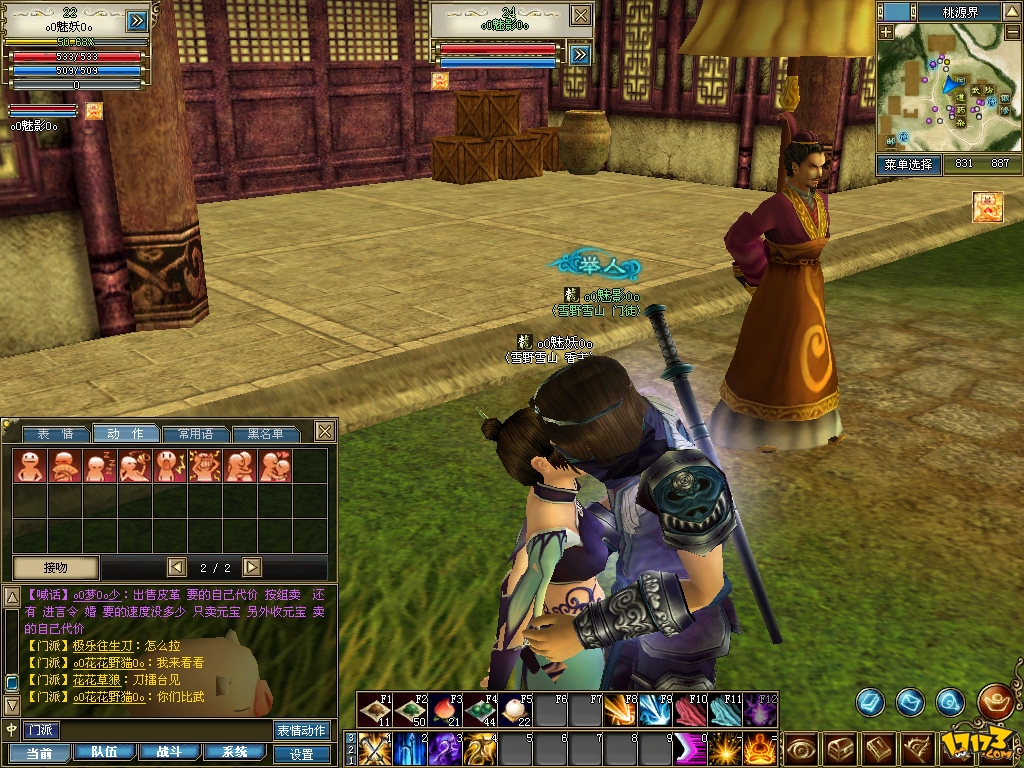Switch to the 表情 emoticon tab
1024x768 pixels.
tap(56, 434)
